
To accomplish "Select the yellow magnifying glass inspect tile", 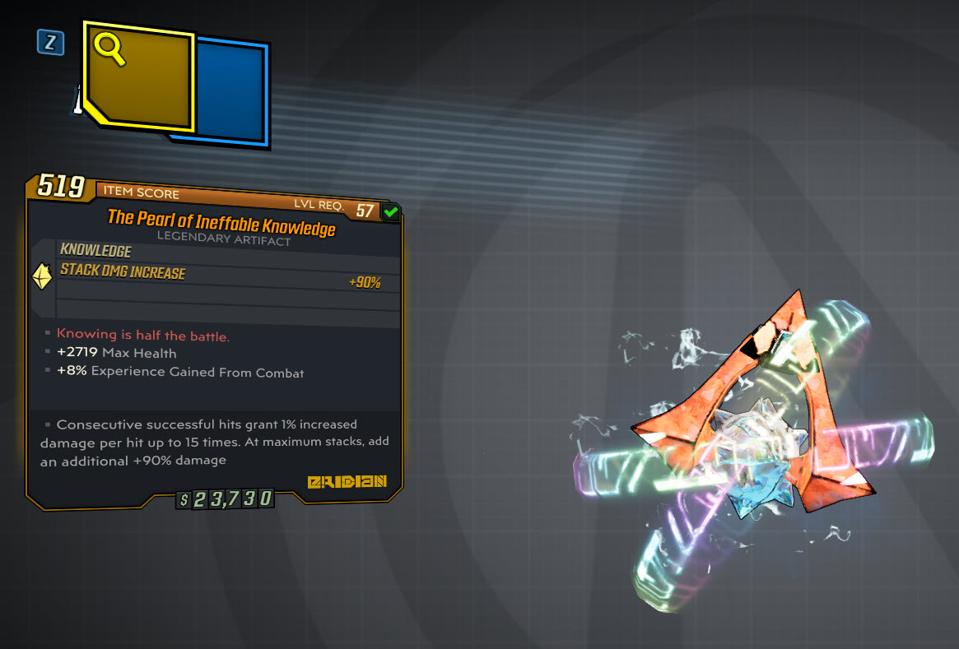I will tap(138, 76).
